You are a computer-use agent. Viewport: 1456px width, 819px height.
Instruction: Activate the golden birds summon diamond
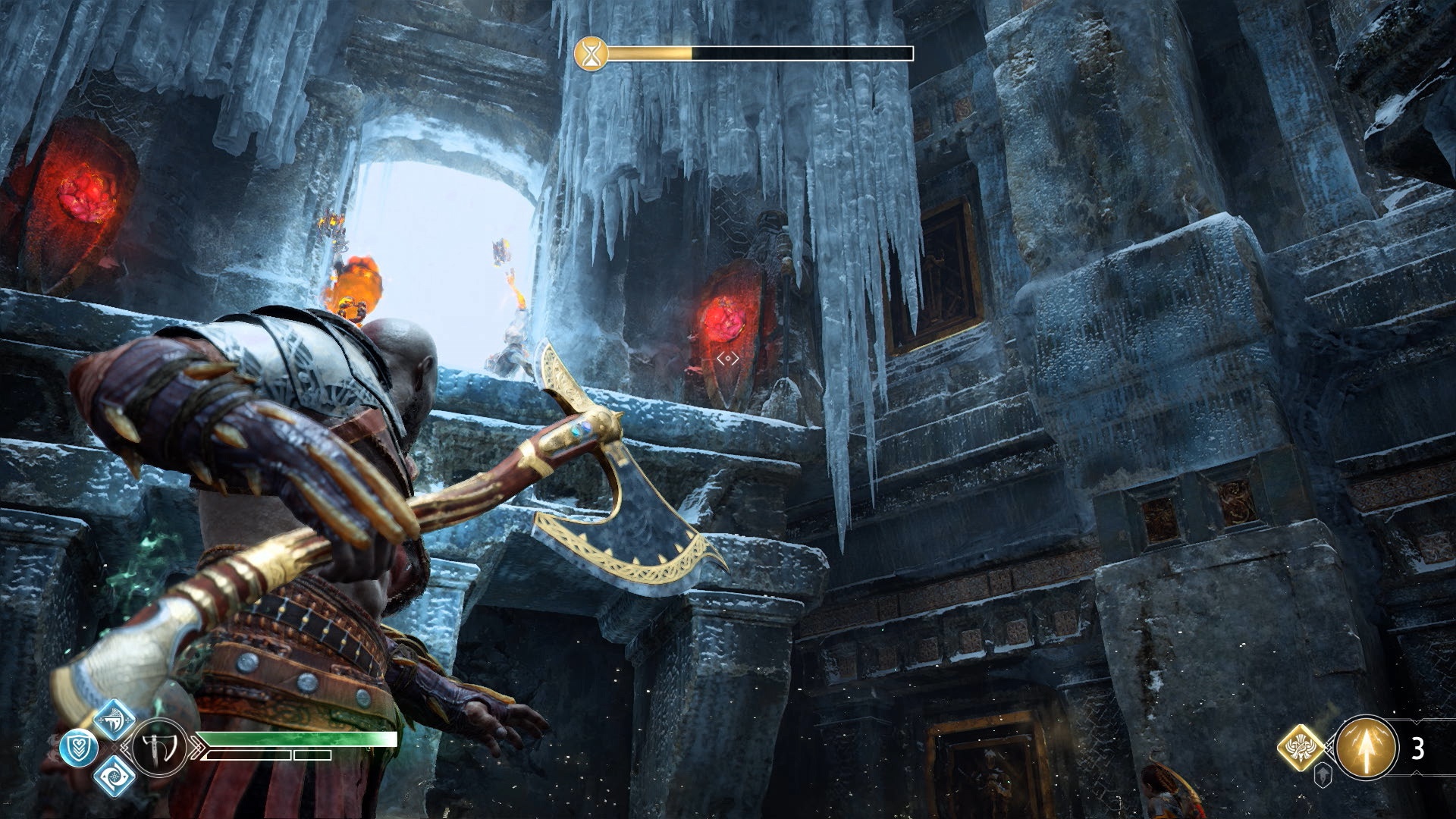[x=1301, y=747]
